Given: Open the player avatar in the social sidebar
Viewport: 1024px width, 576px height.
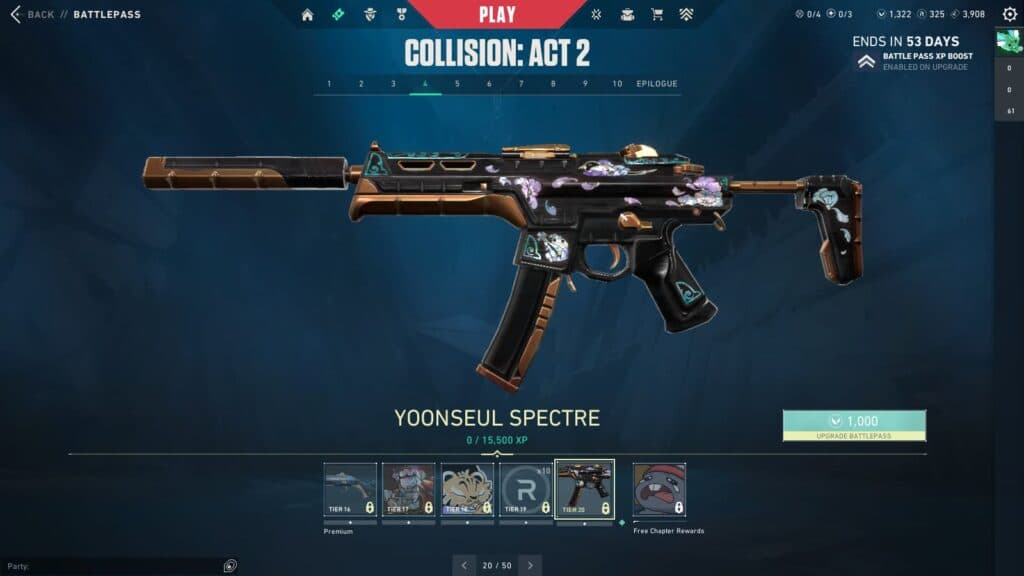Looking at the screenshot, I should tap(1008, 42).
